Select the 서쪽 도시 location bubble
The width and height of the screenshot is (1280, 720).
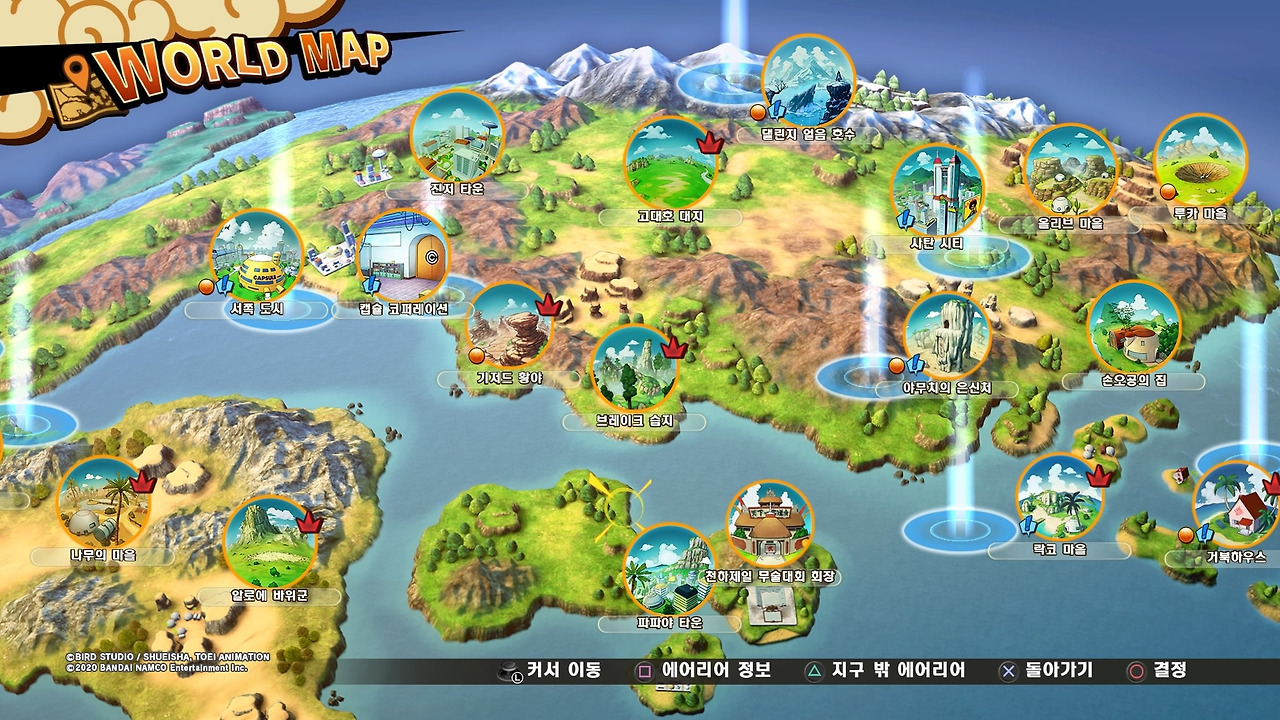(257, 256)
